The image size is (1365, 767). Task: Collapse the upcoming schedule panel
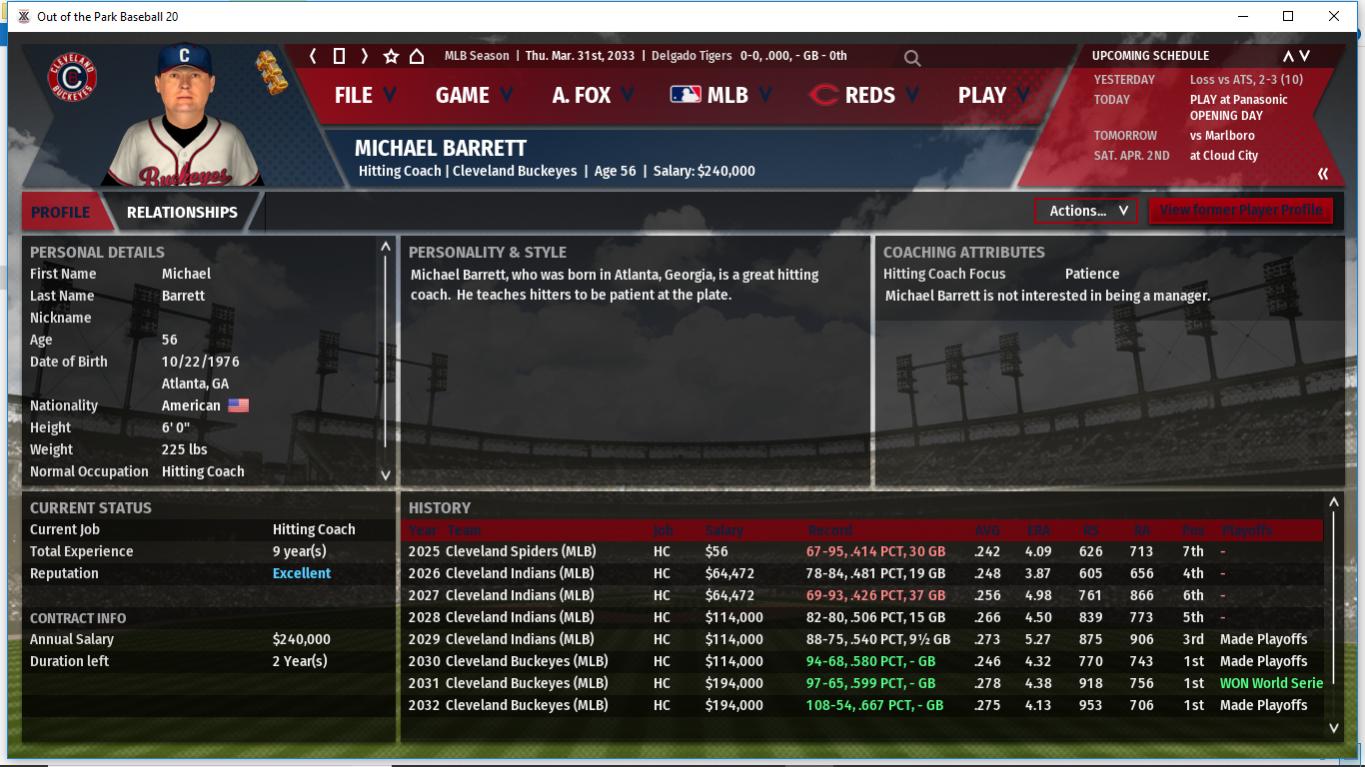(1323, 174)
